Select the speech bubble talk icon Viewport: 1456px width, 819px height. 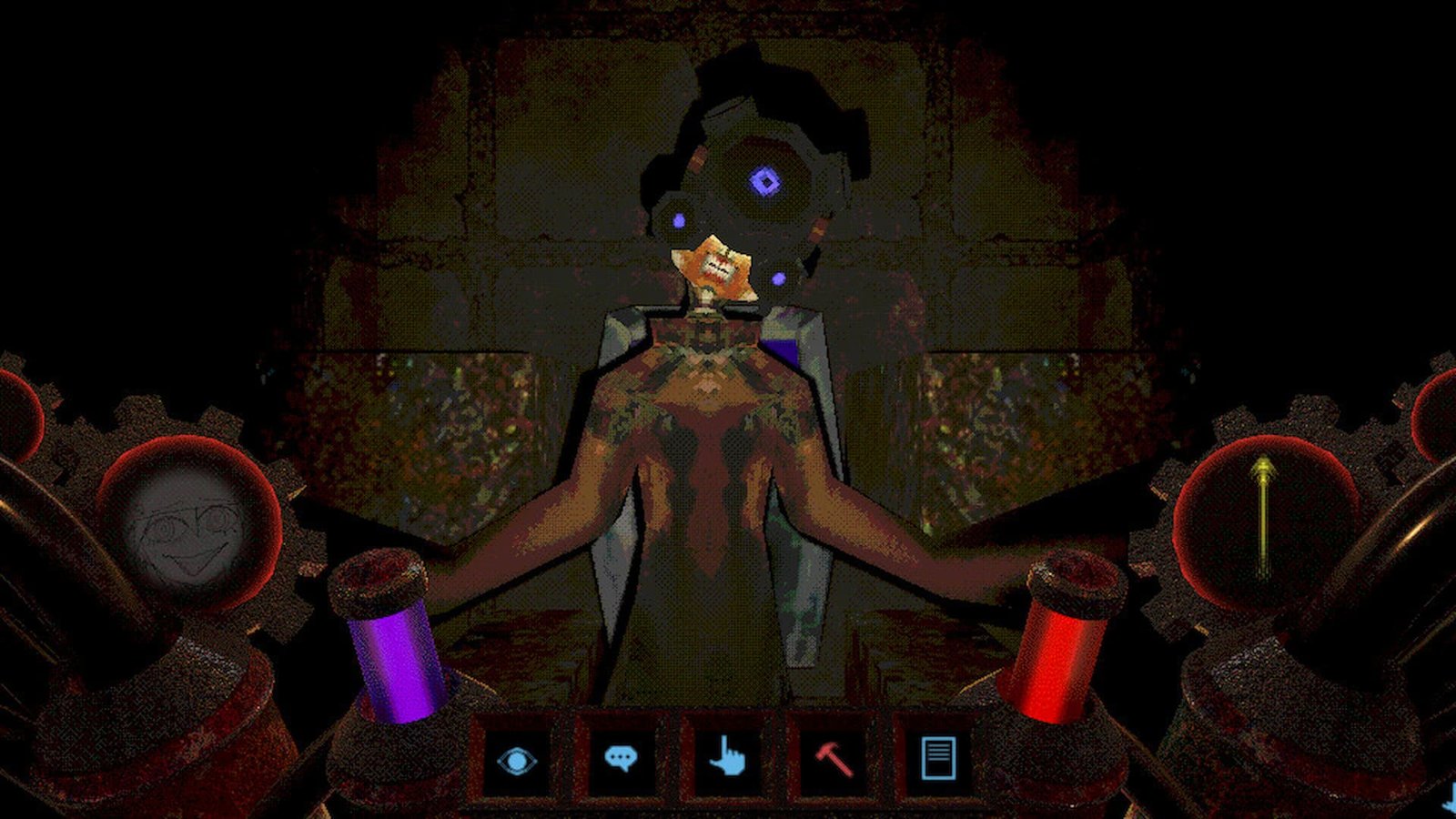[x=622, y=759]
